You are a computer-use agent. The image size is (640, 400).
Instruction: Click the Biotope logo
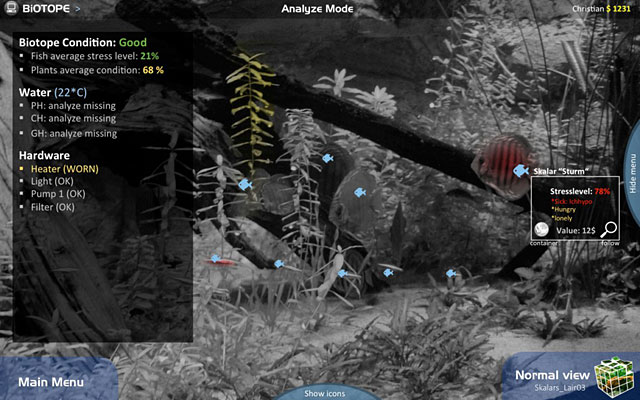coord(36,8)
